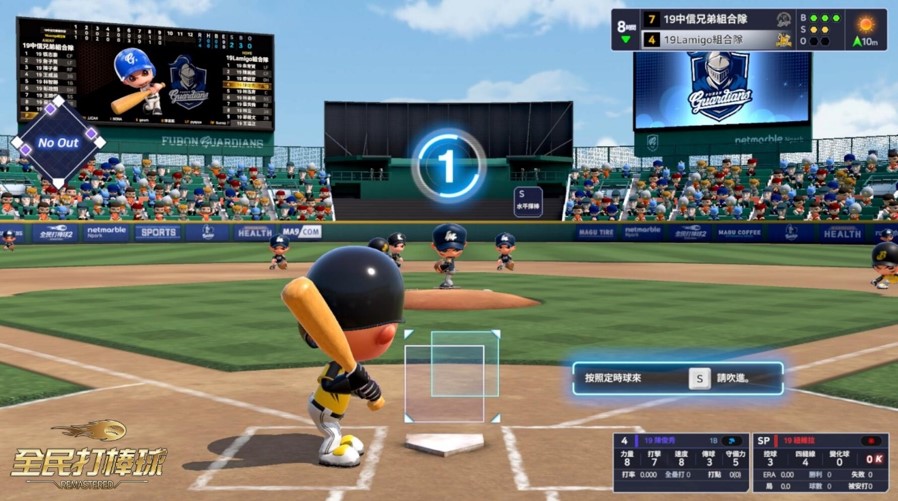
Task: Click the 水平揮棒 swing type indicator
Action: [528, 201]
